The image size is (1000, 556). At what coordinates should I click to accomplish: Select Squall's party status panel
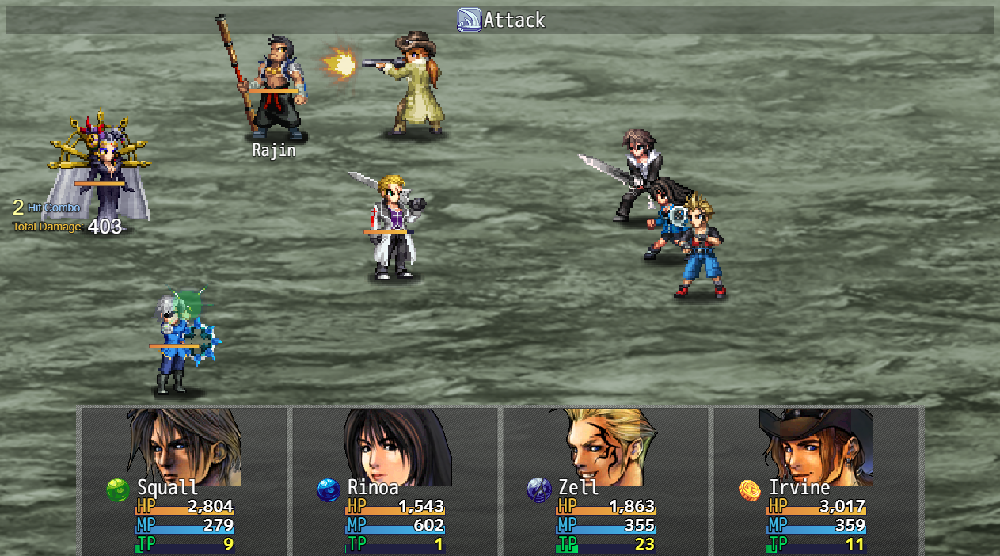[184, 481]
